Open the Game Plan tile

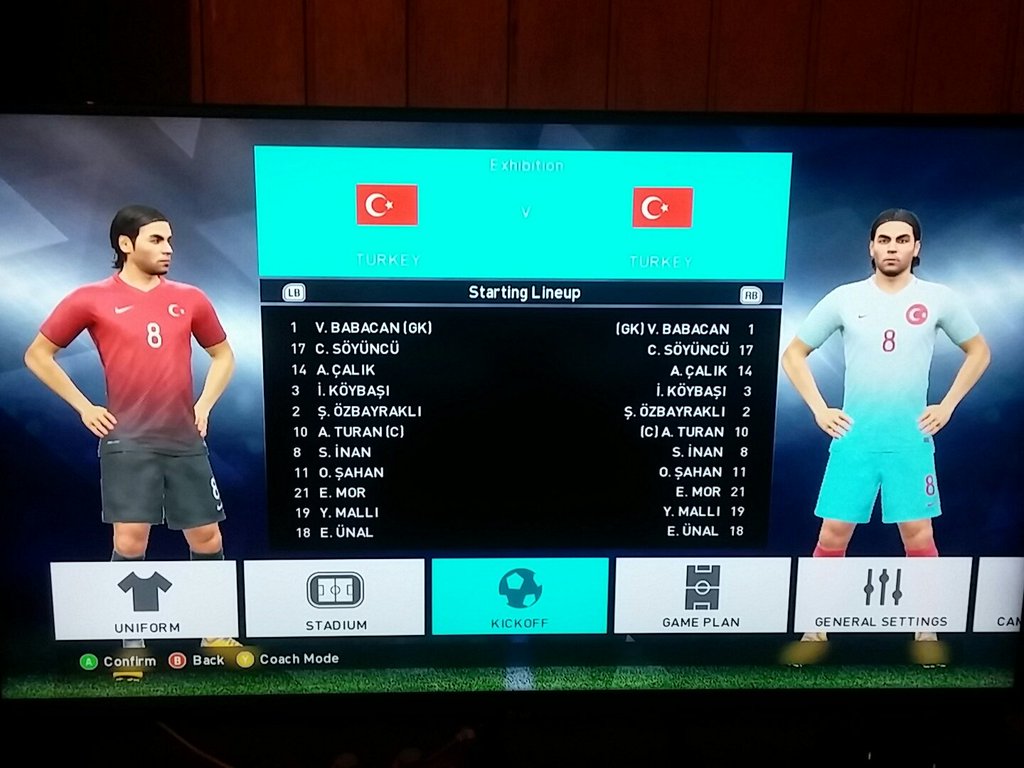pyautogui.click(x=702, y=596)
